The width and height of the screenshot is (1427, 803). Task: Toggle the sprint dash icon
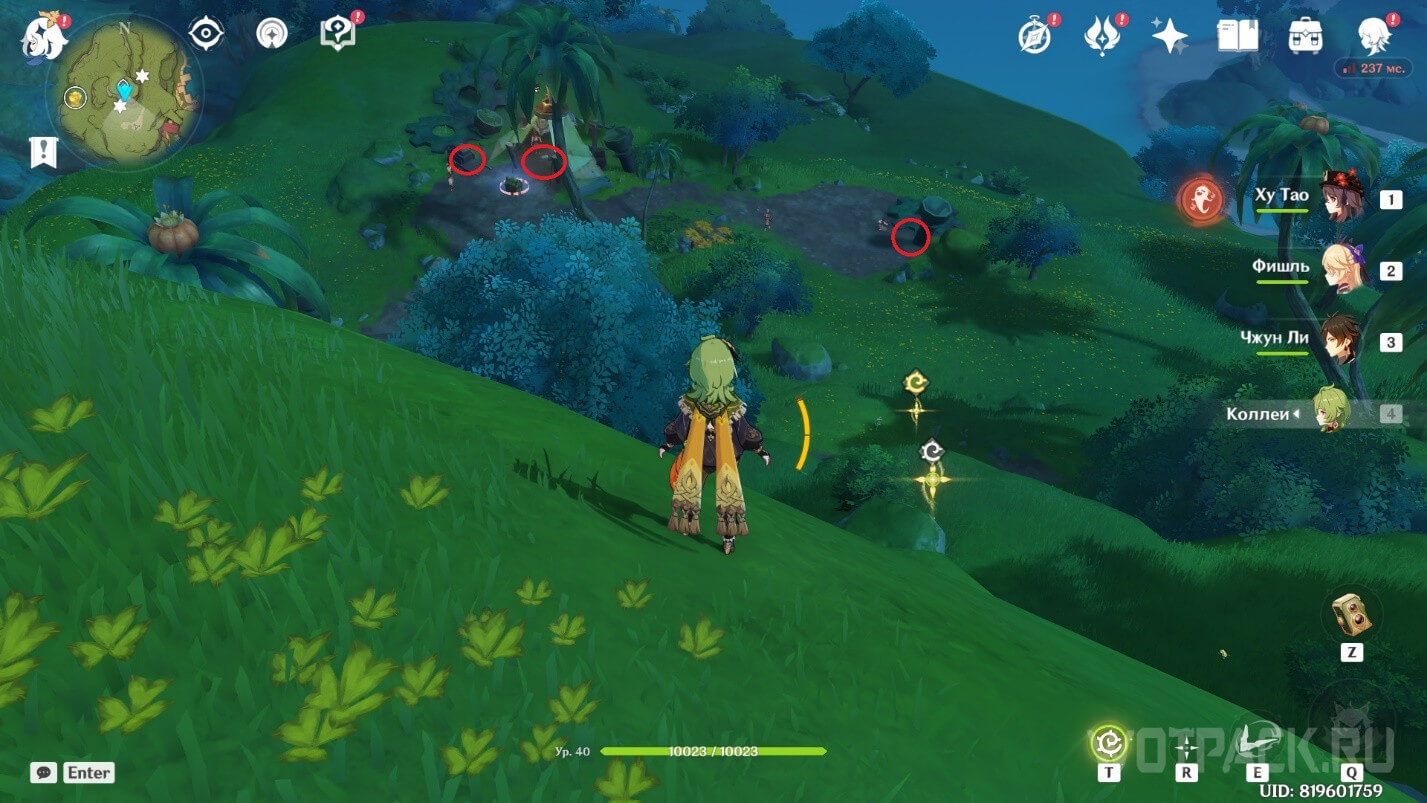[x=1187, y=746]
